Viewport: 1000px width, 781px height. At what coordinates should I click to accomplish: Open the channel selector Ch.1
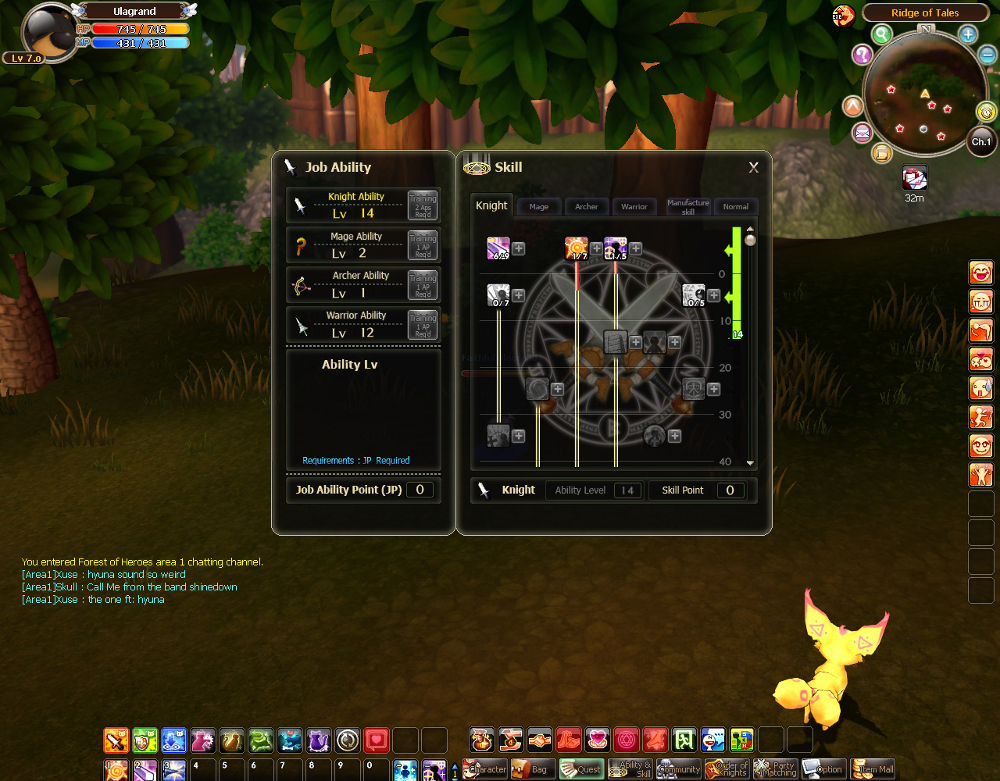coord(981,141)
